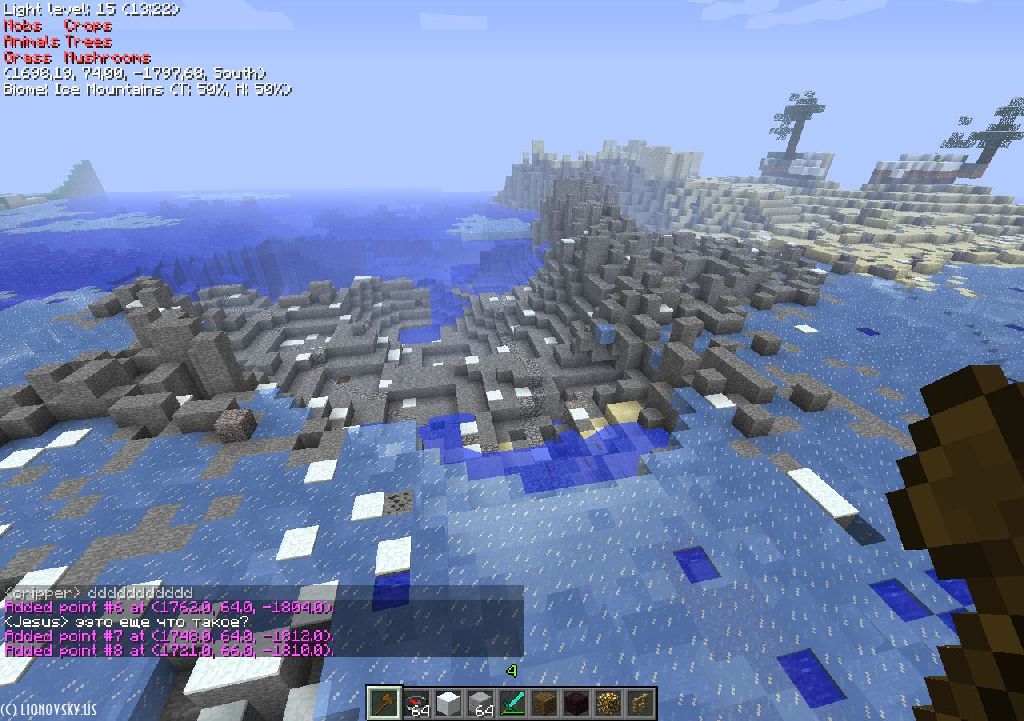Select the wooden planks block slot
Screen dimensions: 1024x721
click(x=544, y=703)
